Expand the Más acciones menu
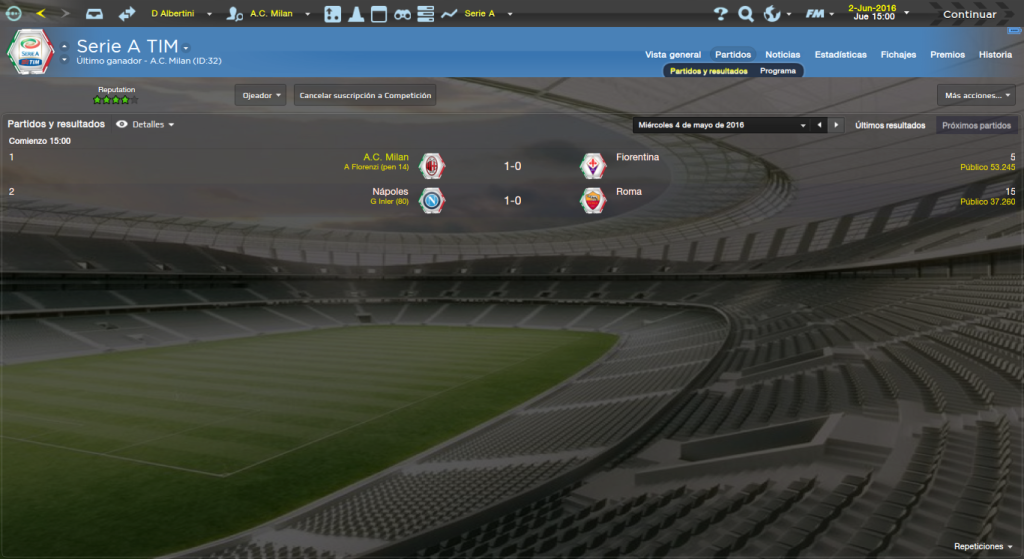The image size is (1024, 559). pos(976,95)
